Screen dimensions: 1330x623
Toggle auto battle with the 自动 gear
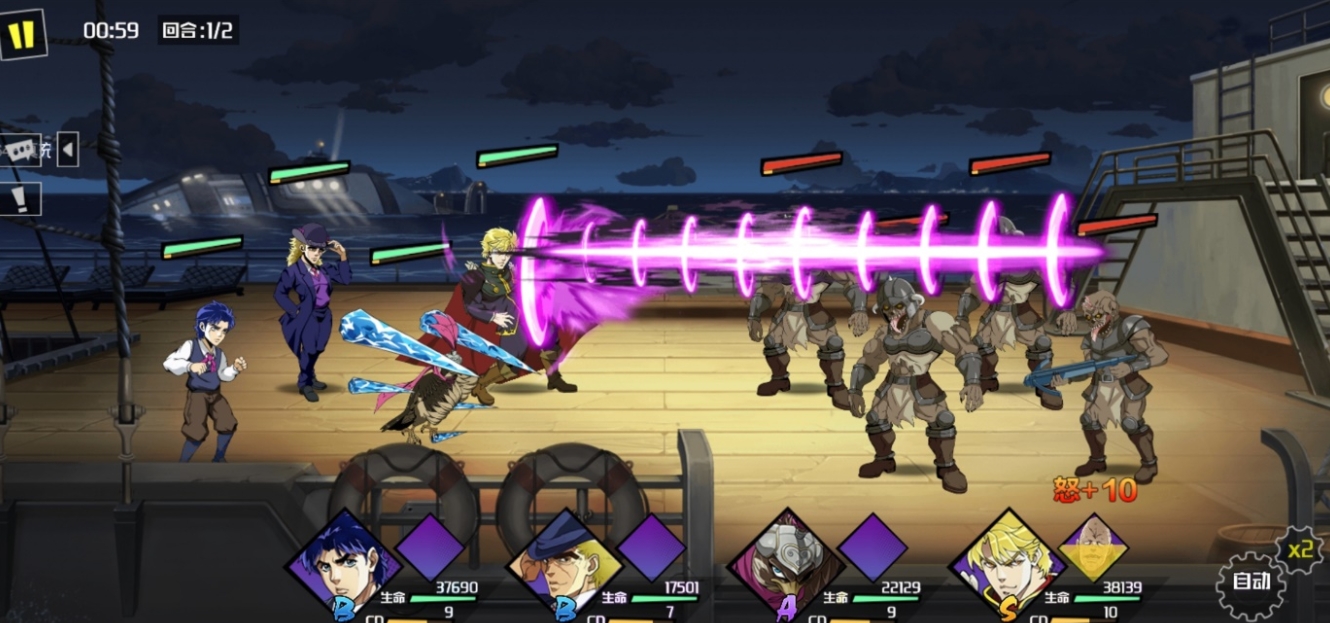(1250, 582)
